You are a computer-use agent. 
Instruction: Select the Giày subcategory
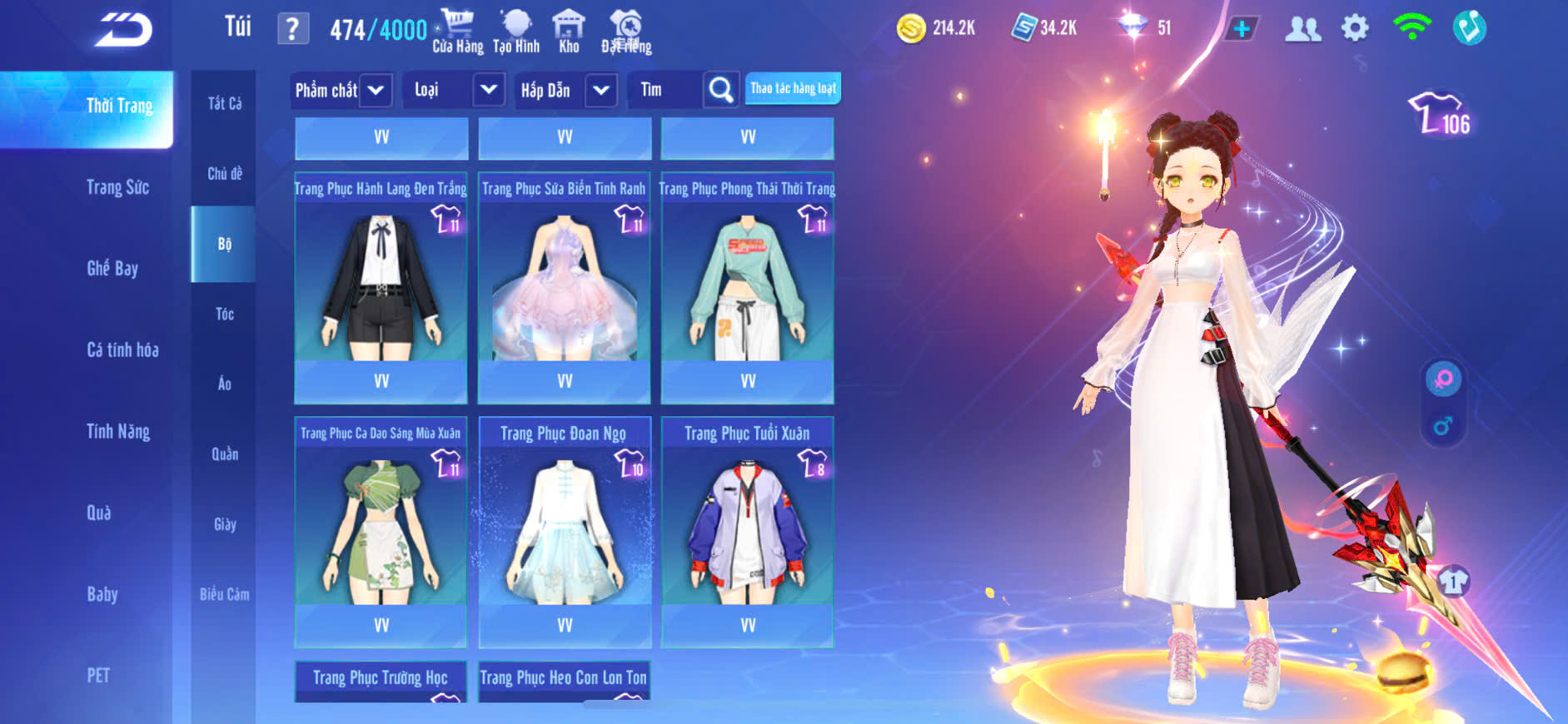point(224,524)
